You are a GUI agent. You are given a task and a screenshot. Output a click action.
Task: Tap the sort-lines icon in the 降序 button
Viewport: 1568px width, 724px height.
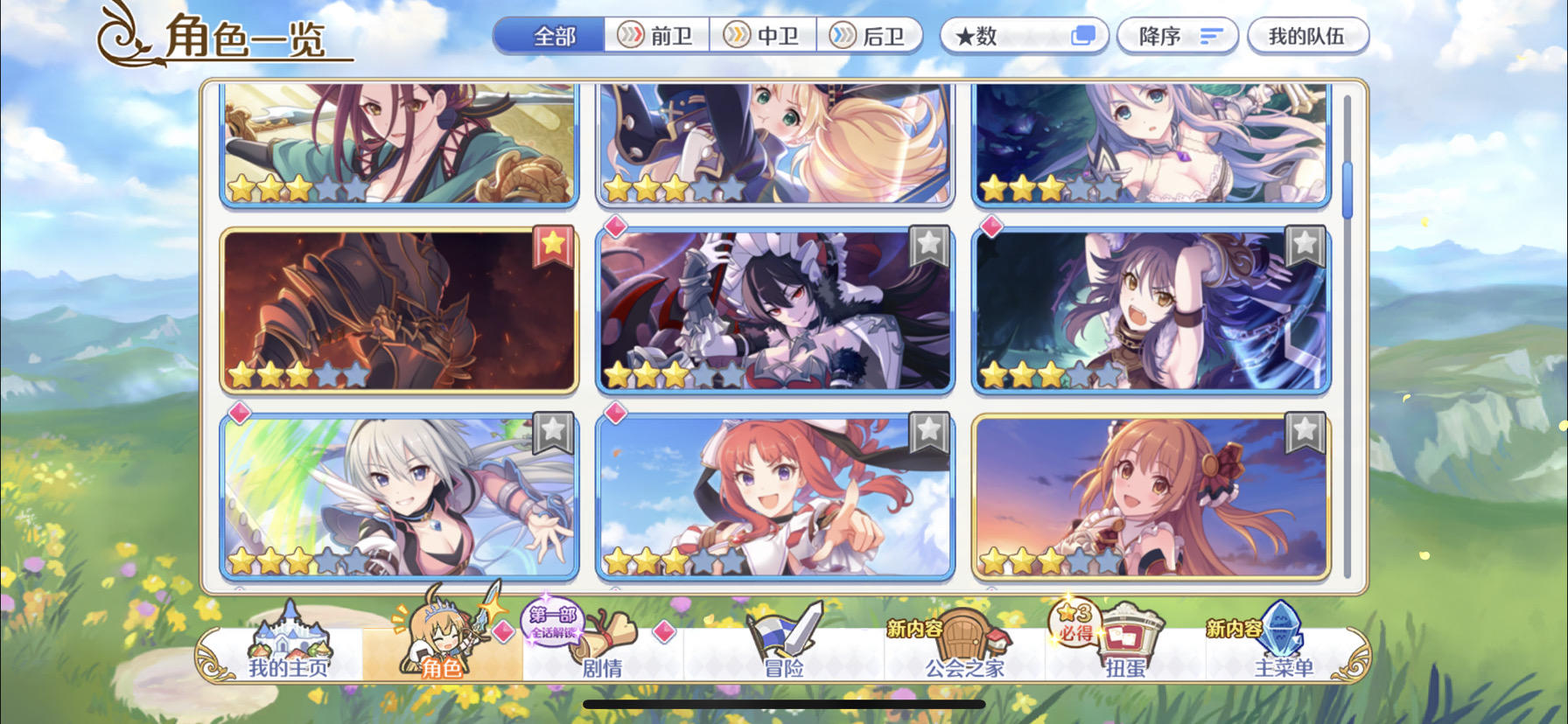[1212, 35]
